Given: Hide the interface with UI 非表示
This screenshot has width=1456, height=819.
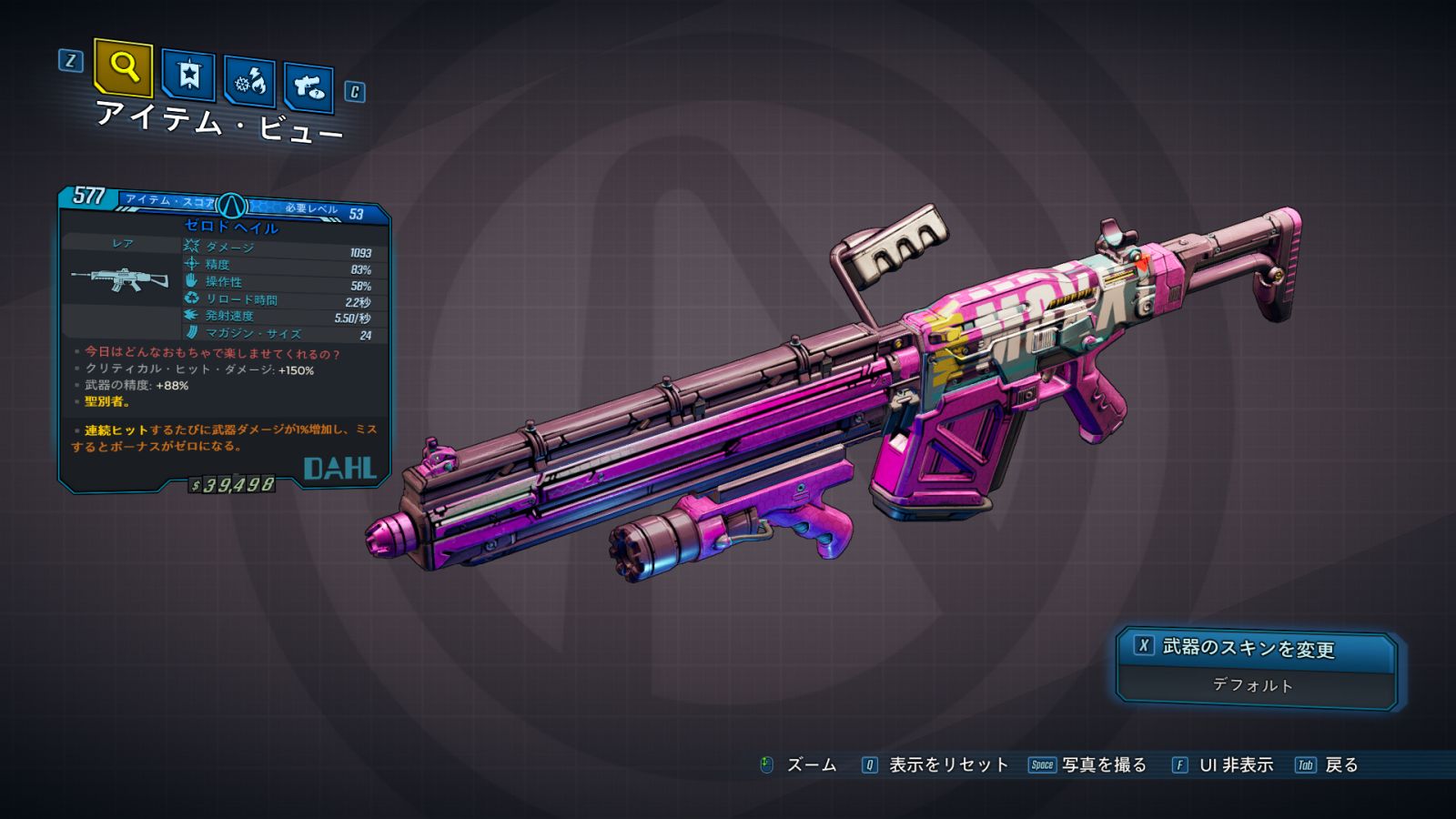Looking at the screenshot, I should click(x=1235, y=765).
